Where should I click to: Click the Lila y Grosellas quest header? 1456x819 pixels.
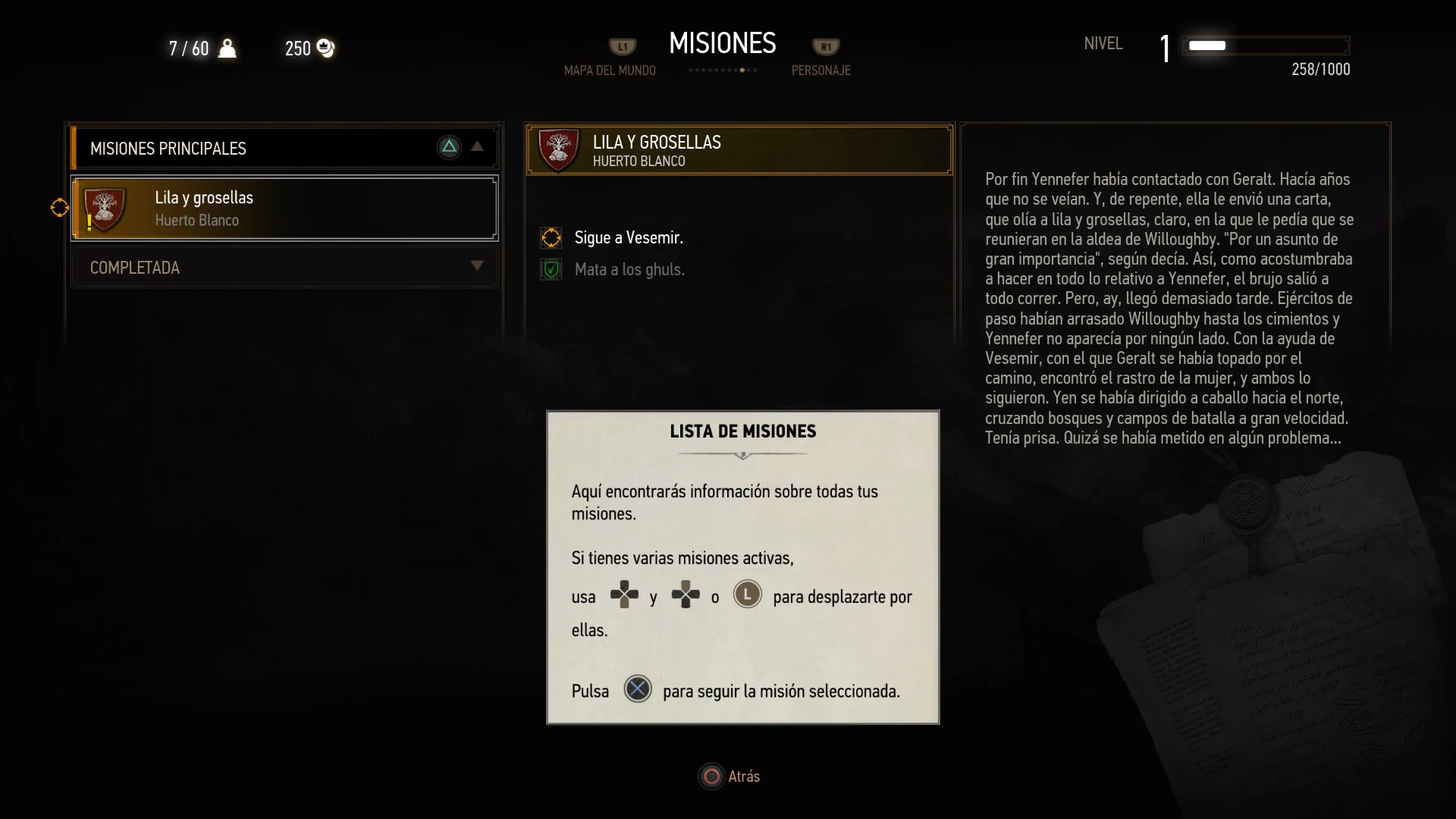[x=739, y=150]
